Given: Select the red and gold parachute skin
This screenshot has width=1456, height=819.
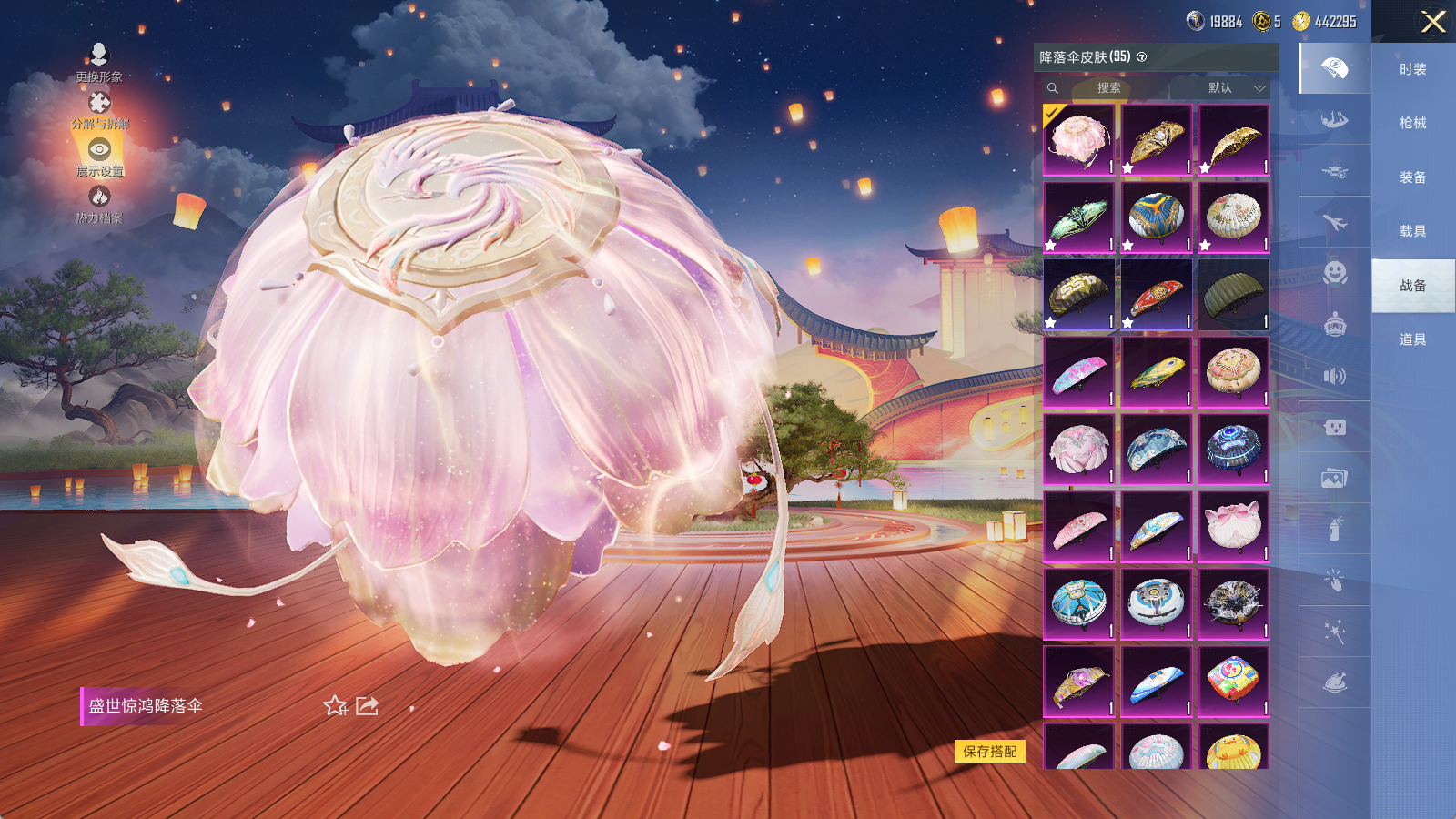Looking at the screenshot, I should pos(1156,295).
